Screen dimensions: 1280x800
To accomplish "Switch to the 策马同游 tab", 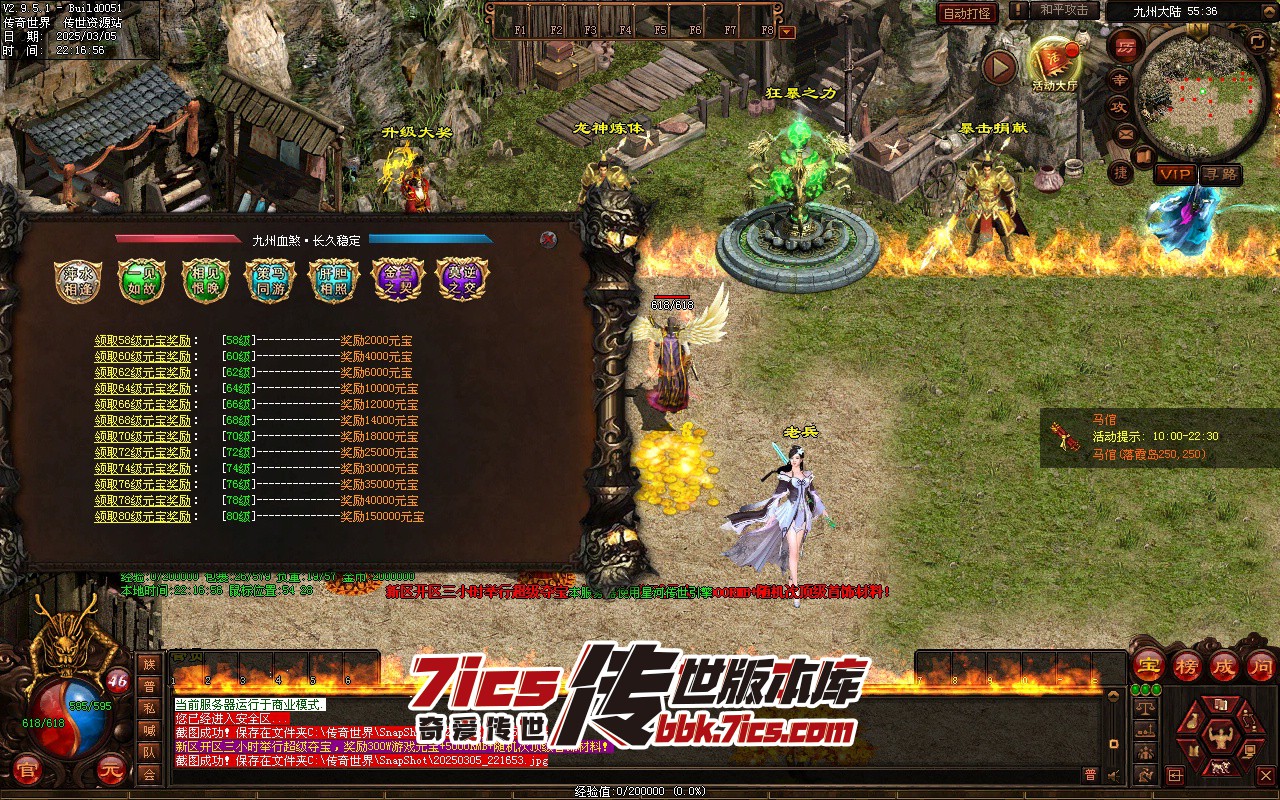I will point(269,281).
